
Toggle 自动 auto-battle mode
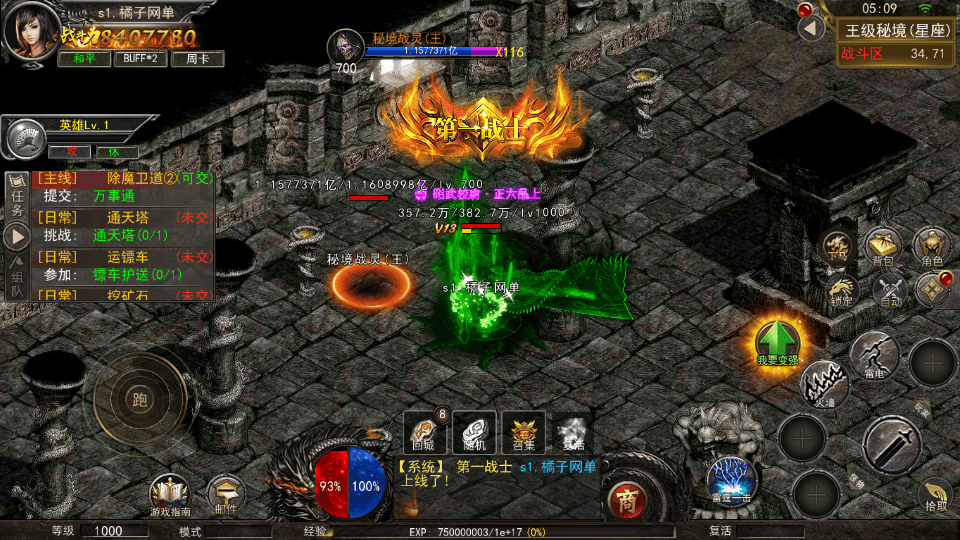click(889, 290)
